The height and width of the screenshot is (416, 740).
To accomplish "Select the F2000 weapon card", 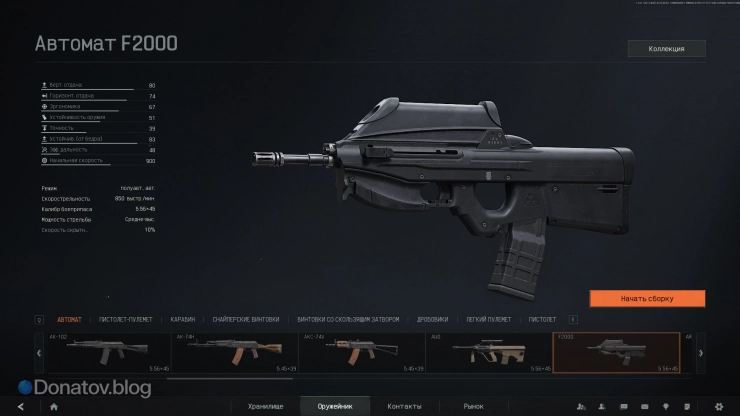I will 616,353.
